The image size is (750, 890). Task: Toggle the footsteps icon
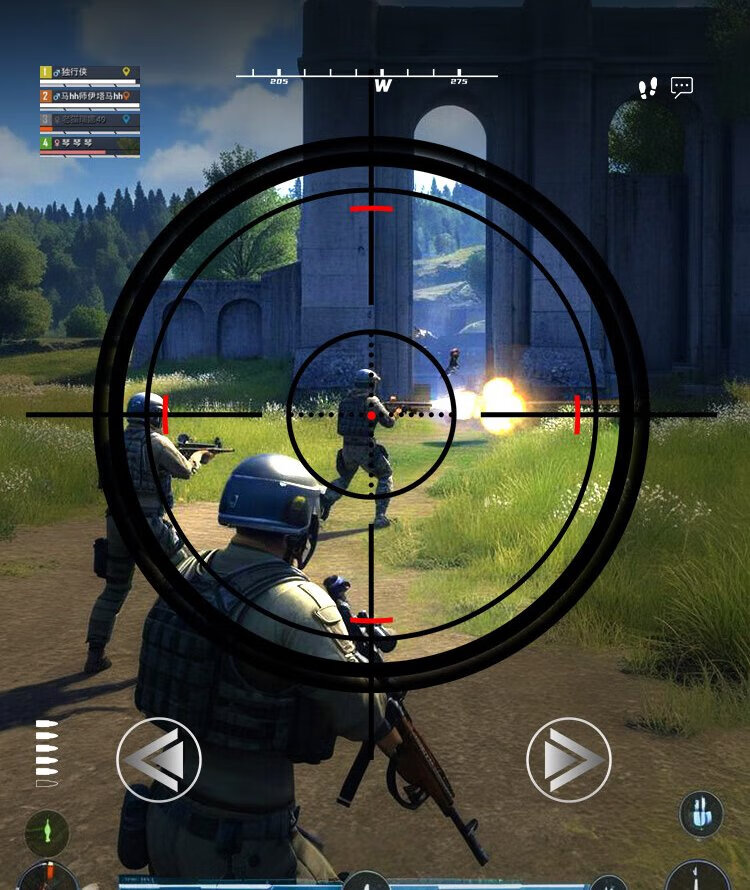pyautogui.click(x=648, y=88)
